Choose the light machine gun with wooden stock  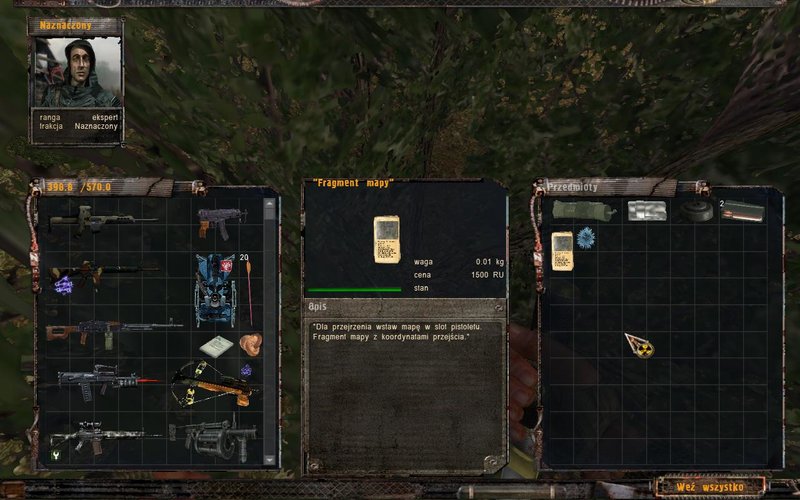click(x=112, y=329)
